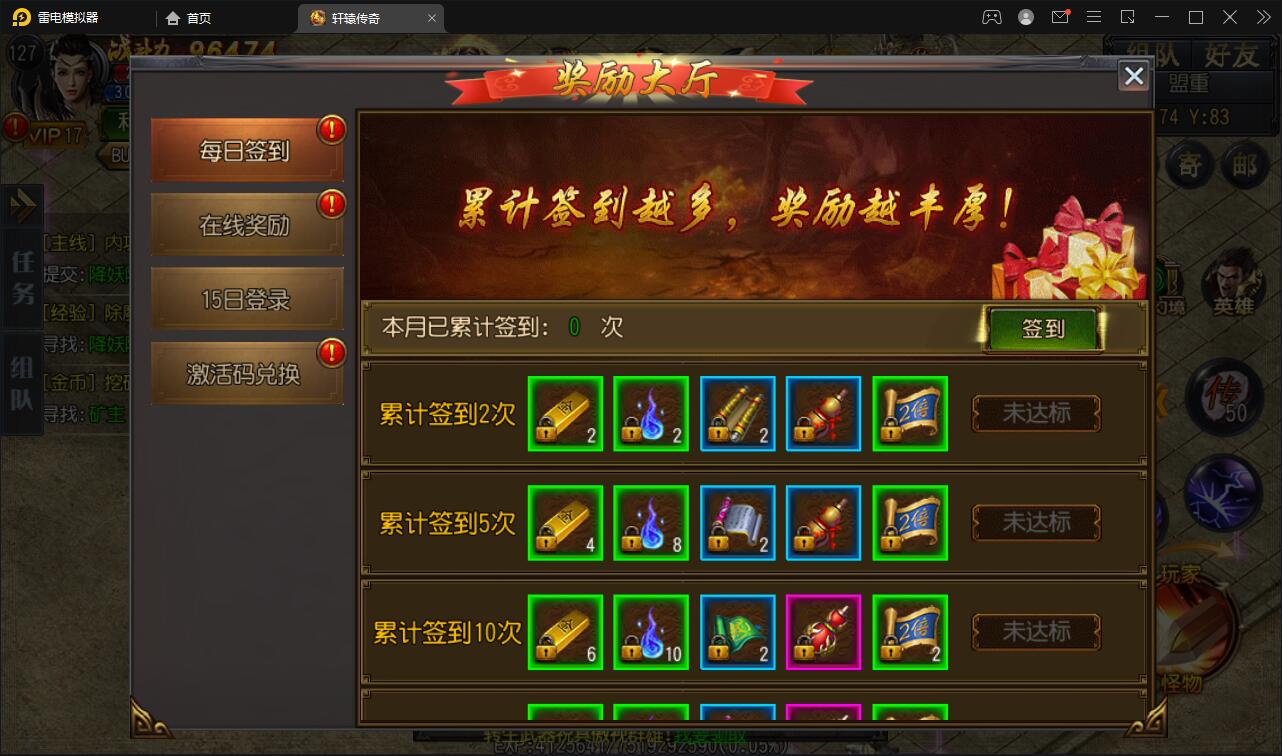This screenshot has height=756, width=1282.
Task: Click 未达标 button for 累计签到2次 row
Action: pos(1035,414)
